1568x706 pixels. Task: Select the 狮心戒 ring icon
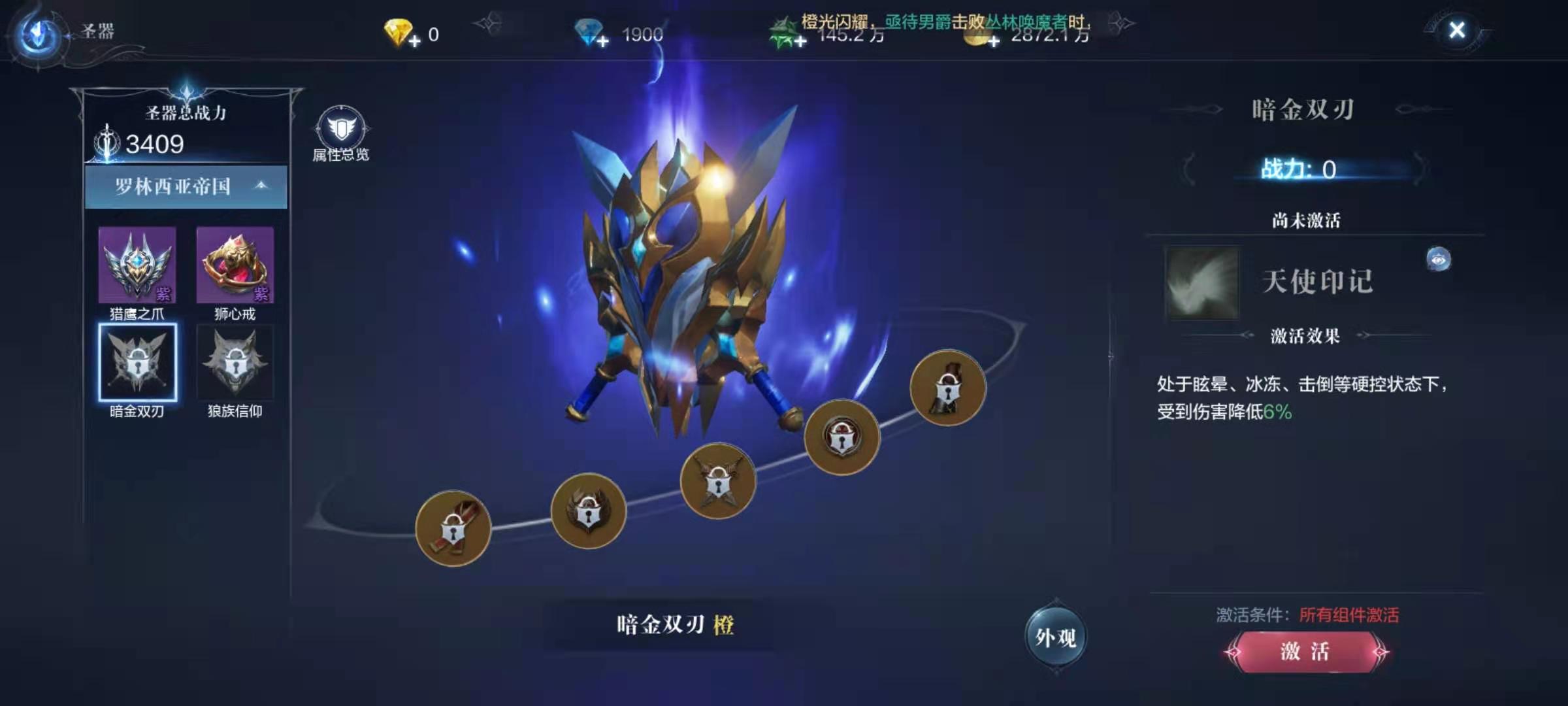(x=235, y=265)
